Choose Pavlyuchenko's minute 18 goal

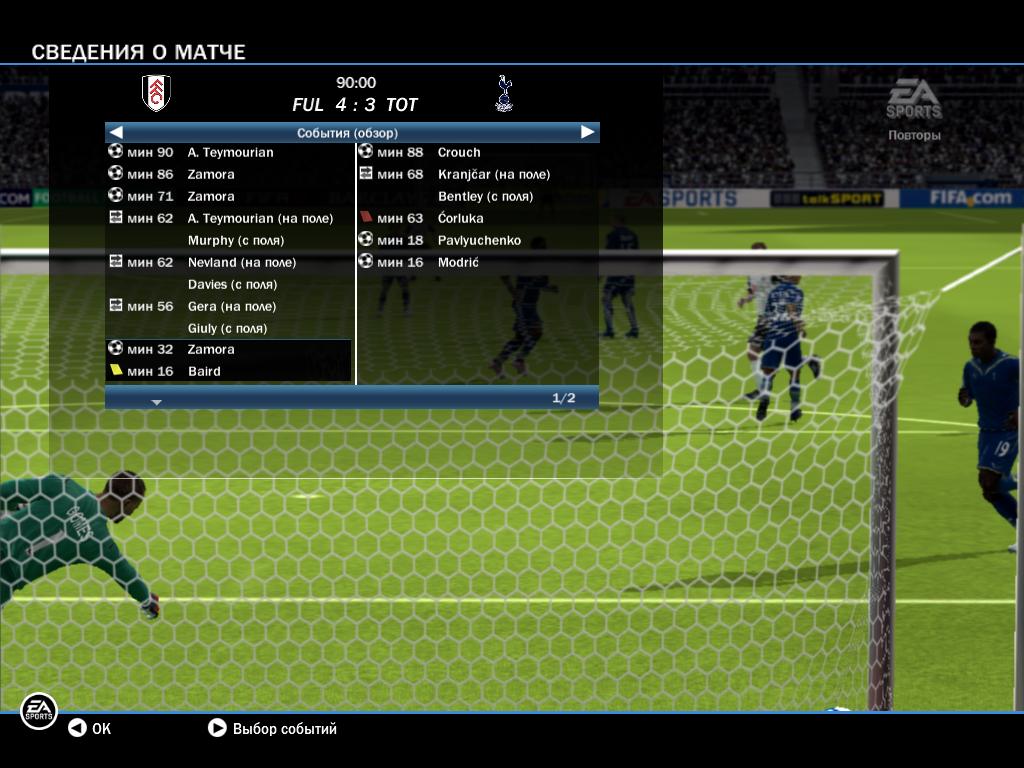[478, 241]
